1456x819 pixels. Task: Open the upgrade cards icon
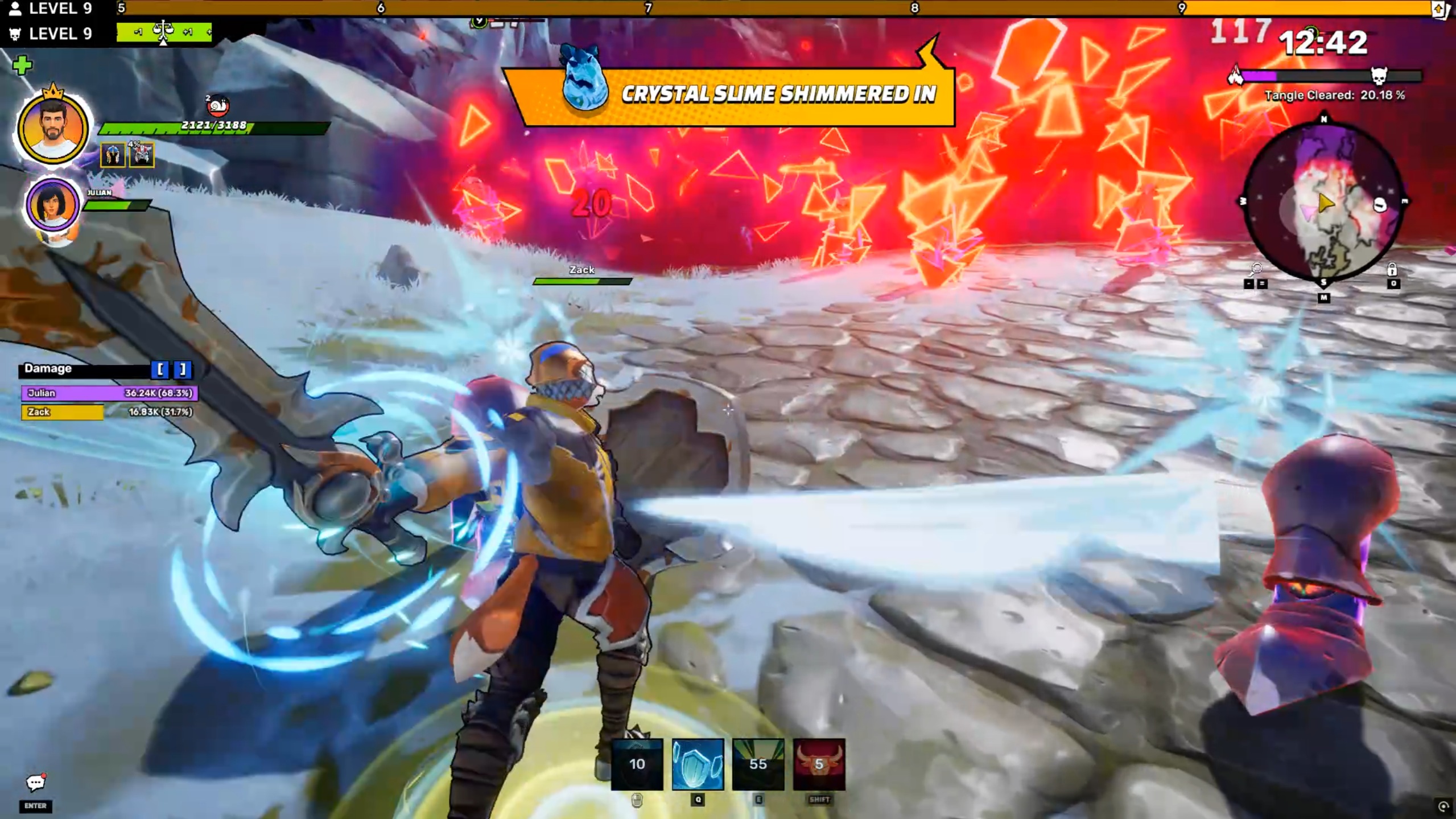click(x=1439, y=9)
